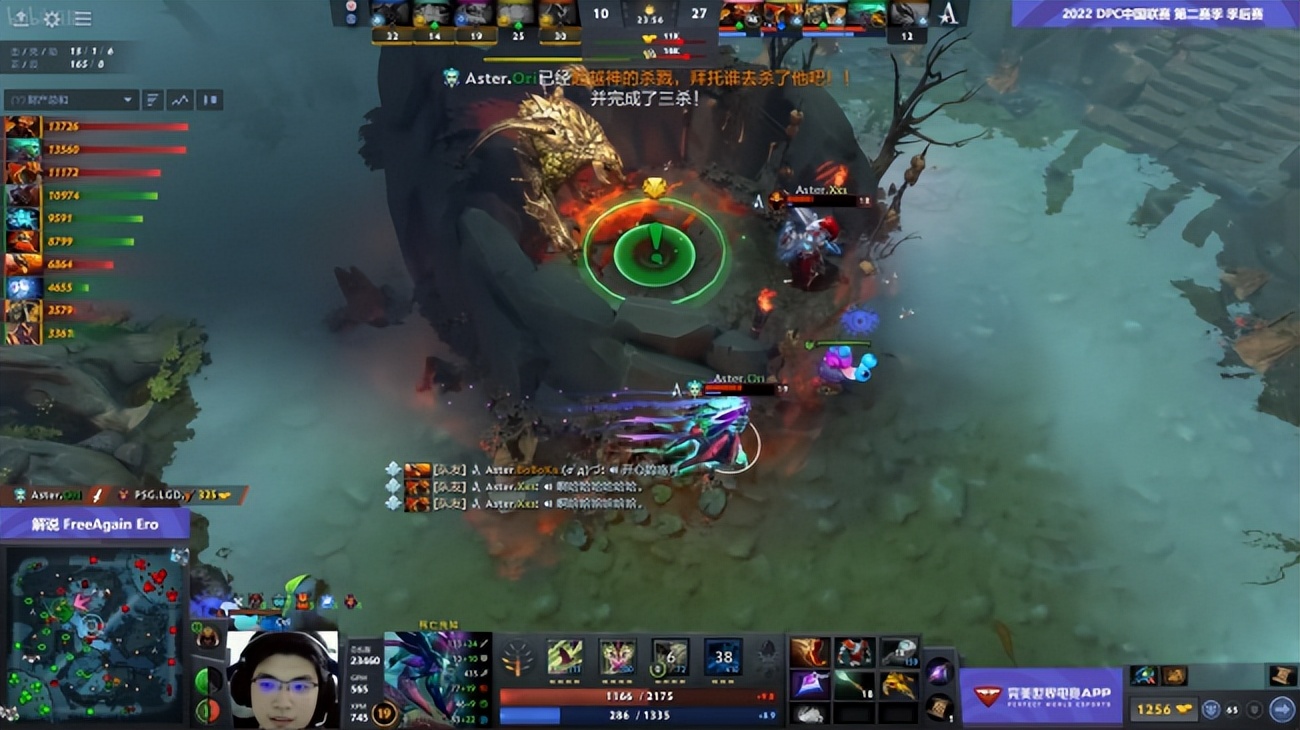Click the stat comparison columns icon

tap(210, 99)
